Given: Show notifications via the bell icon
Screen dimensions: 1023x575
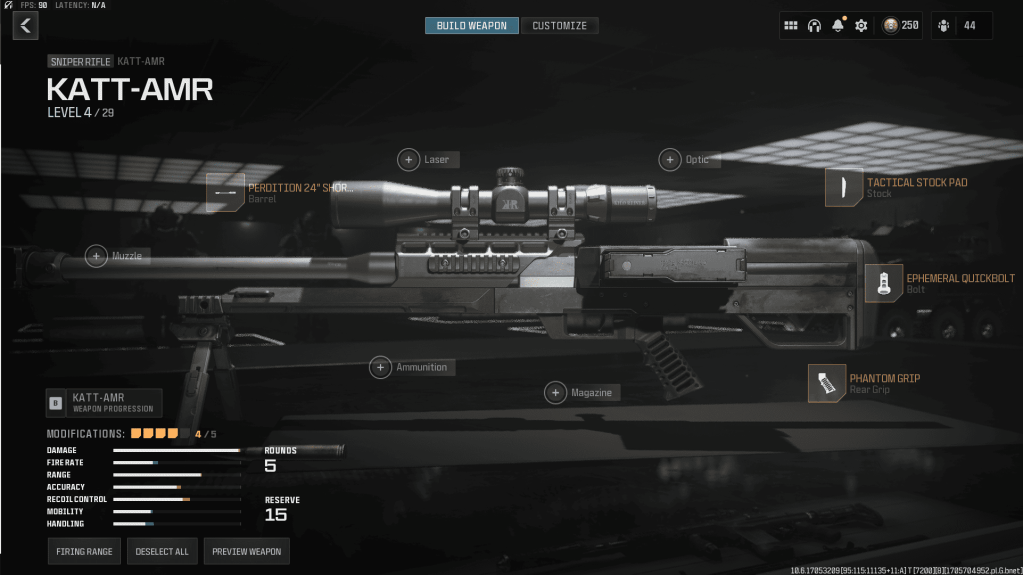Looking at the screenshot, I should [x=838, y=26].
